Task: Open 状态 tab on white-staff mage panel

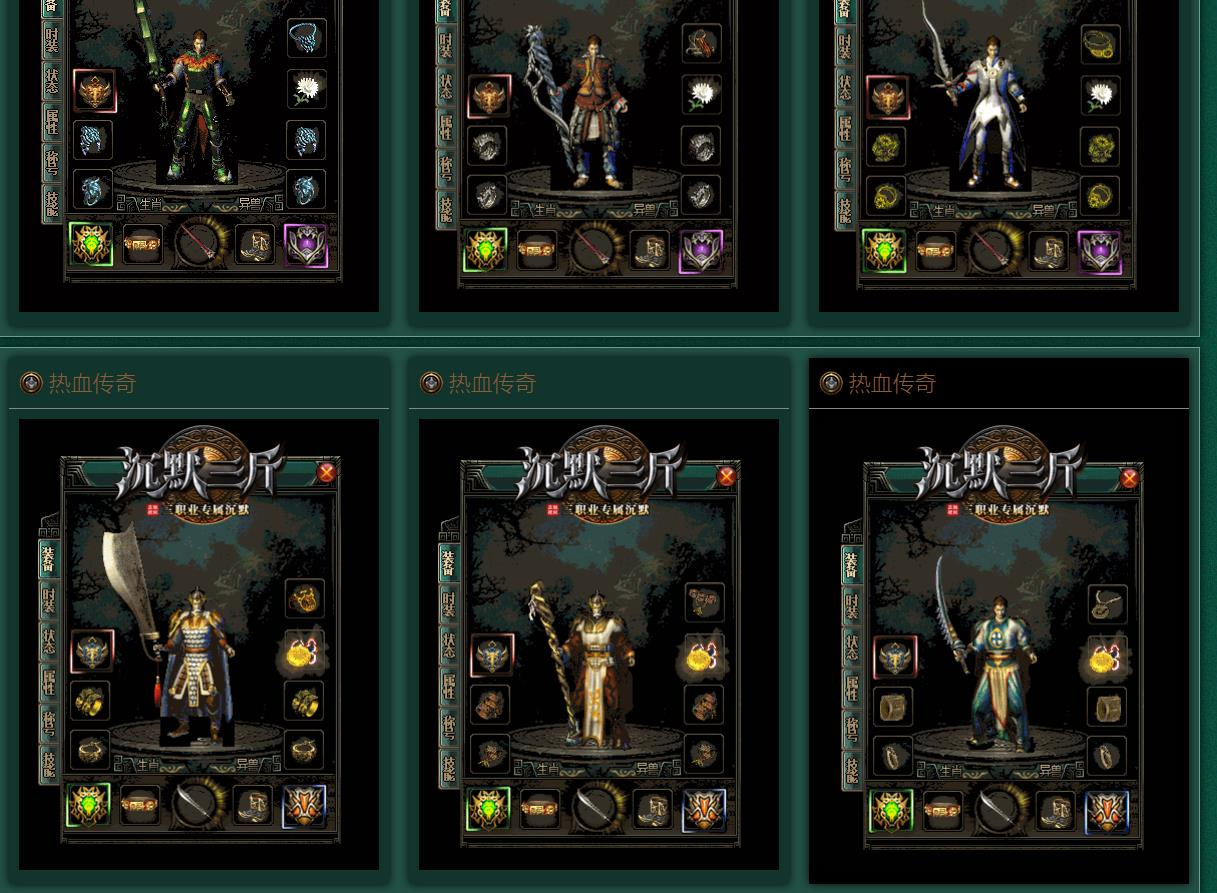Action: click(447, 87)
